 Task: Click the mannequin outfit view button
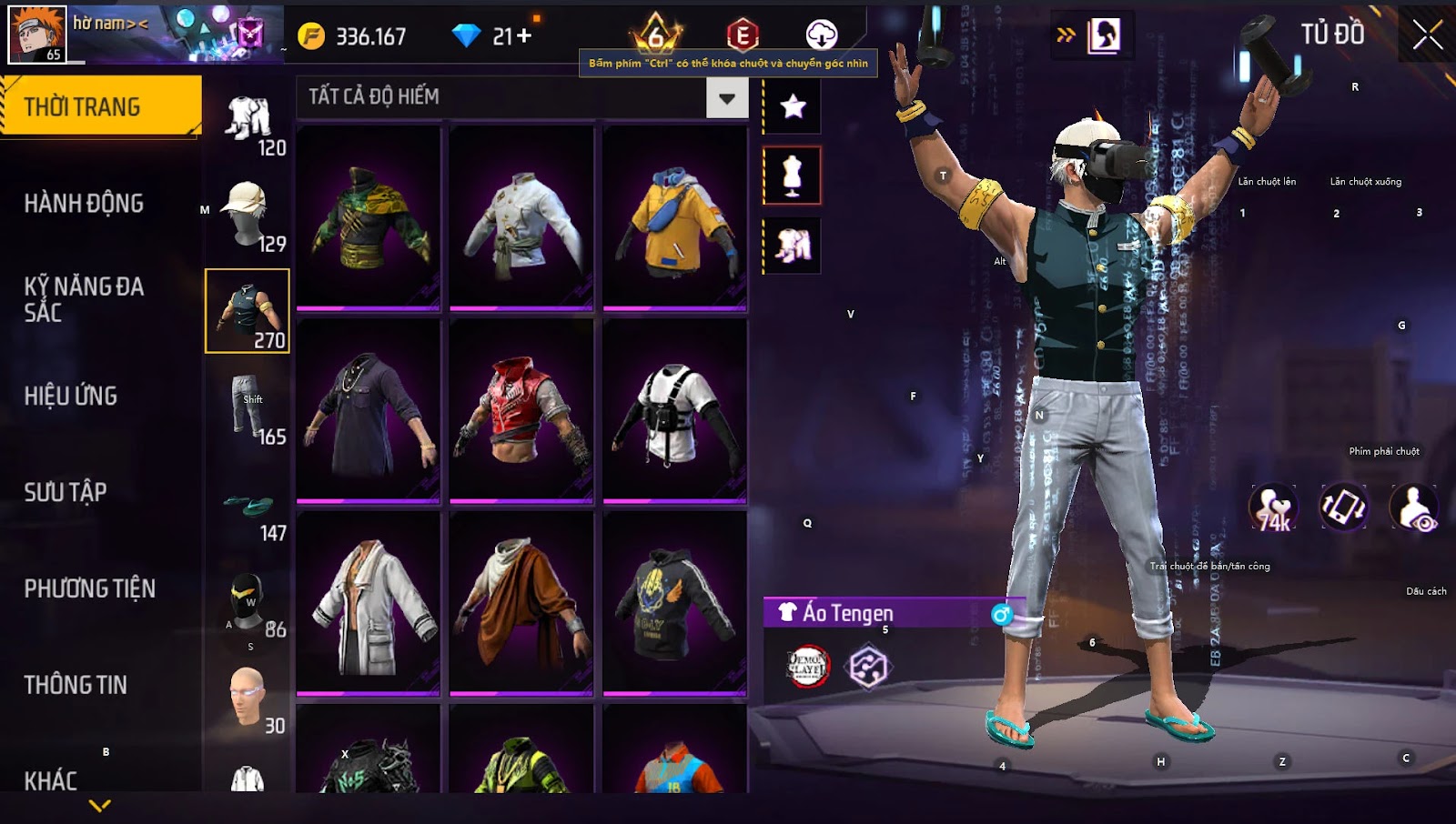click(793, 176)
